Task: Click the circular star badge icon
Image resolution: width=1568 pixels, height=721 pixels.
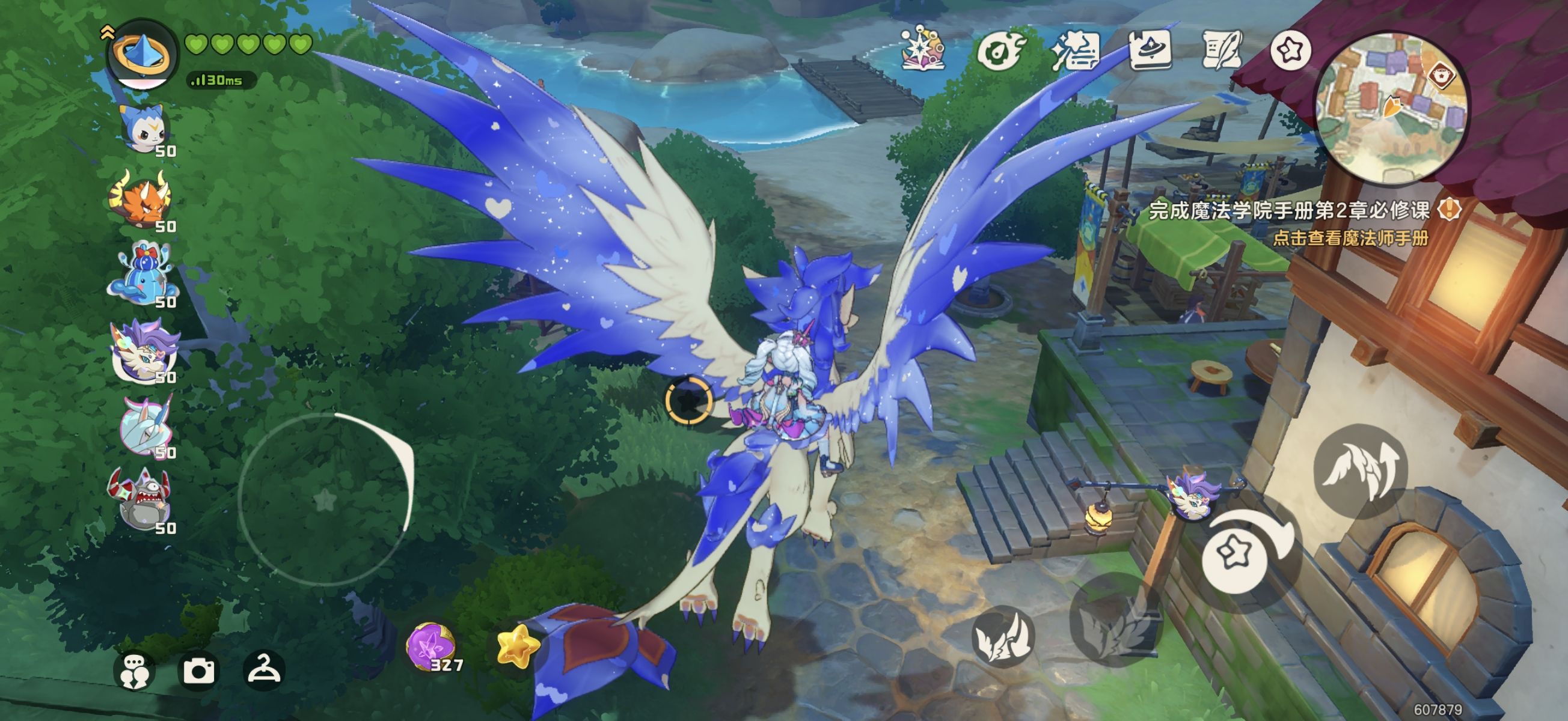Action: [1290, 50]
